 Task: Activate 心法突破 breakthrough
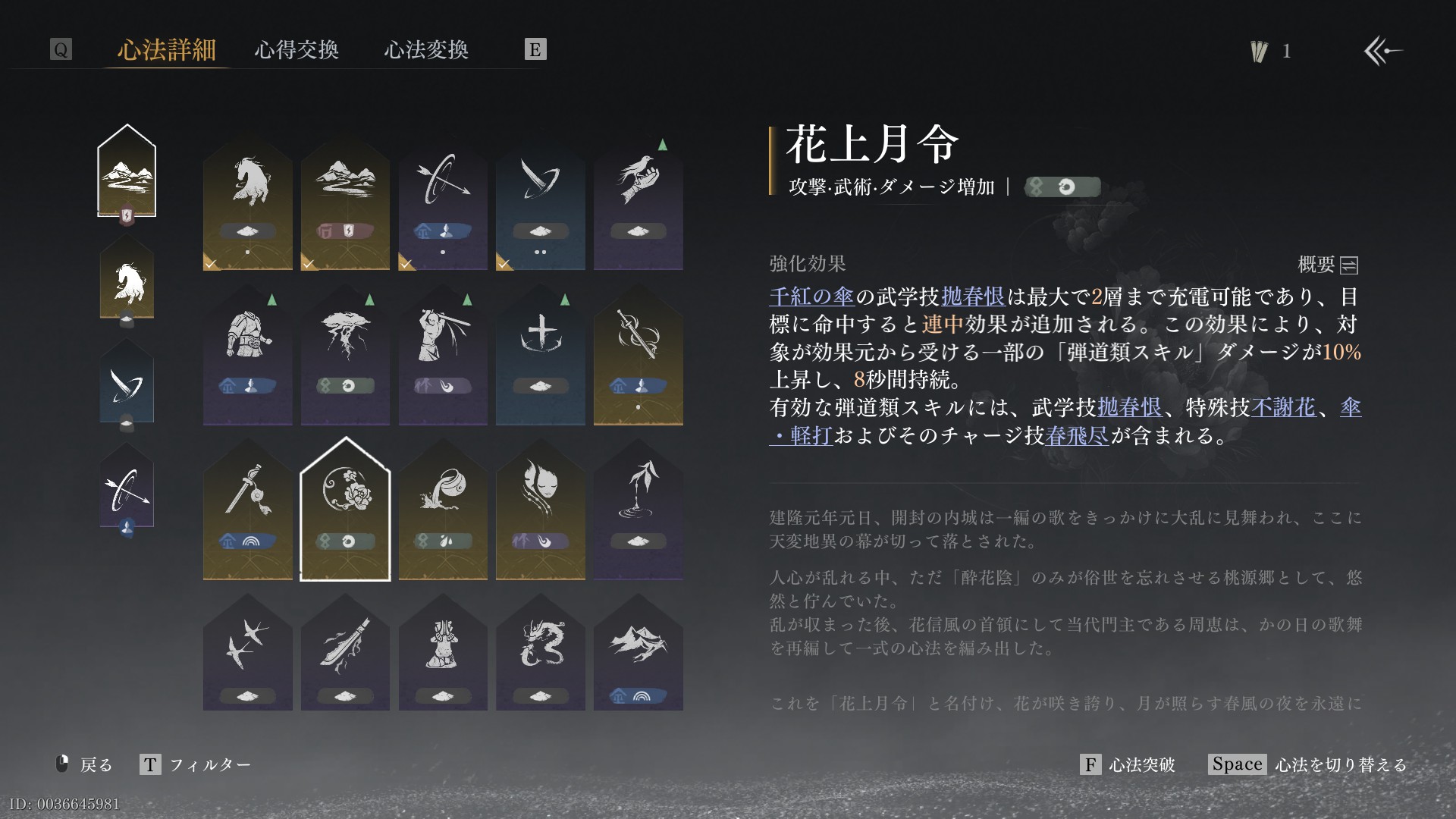pyautogui.click(x=1128, y=764)
